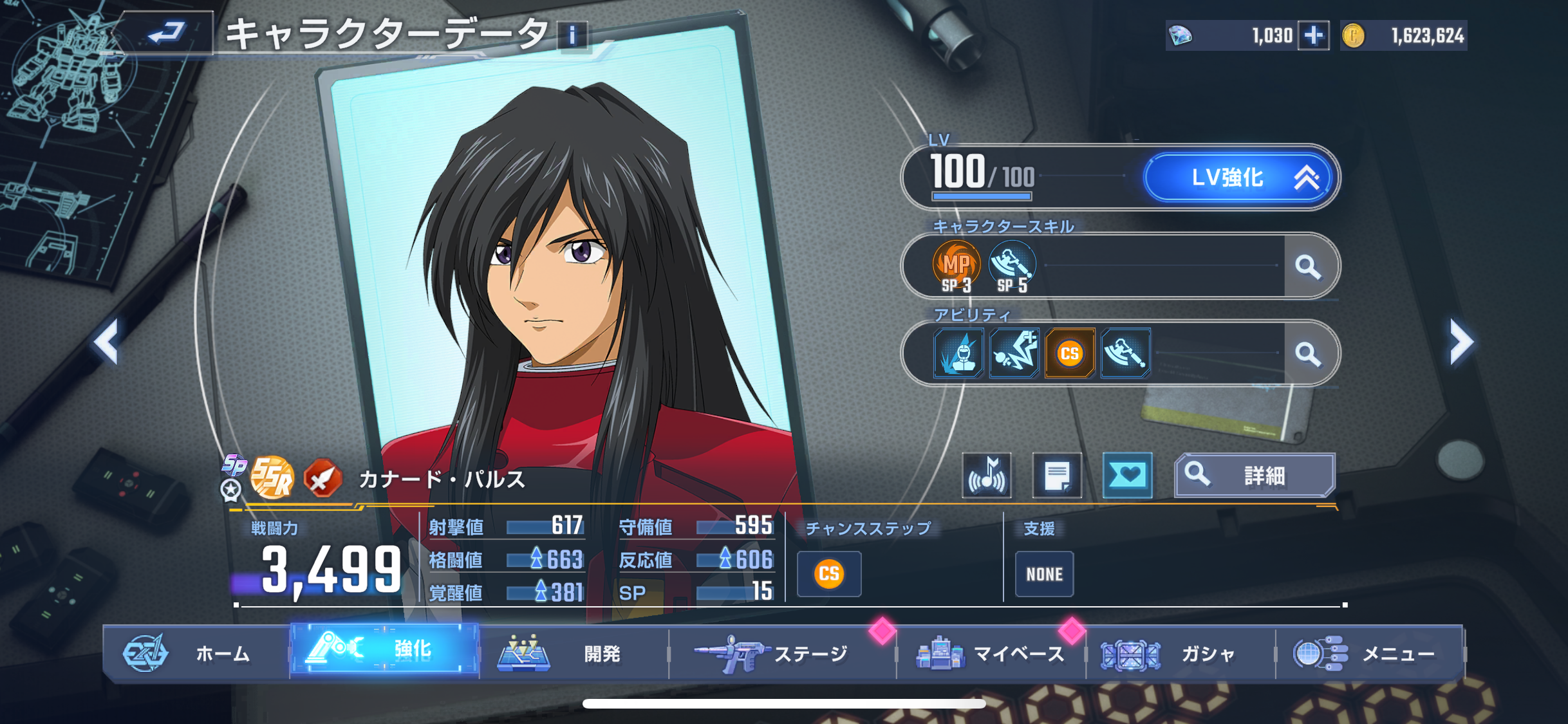The image size is (1568, 724).
Task: Open the 詳細 details view
Action: pyautogui.click(x=1255, y=476)
